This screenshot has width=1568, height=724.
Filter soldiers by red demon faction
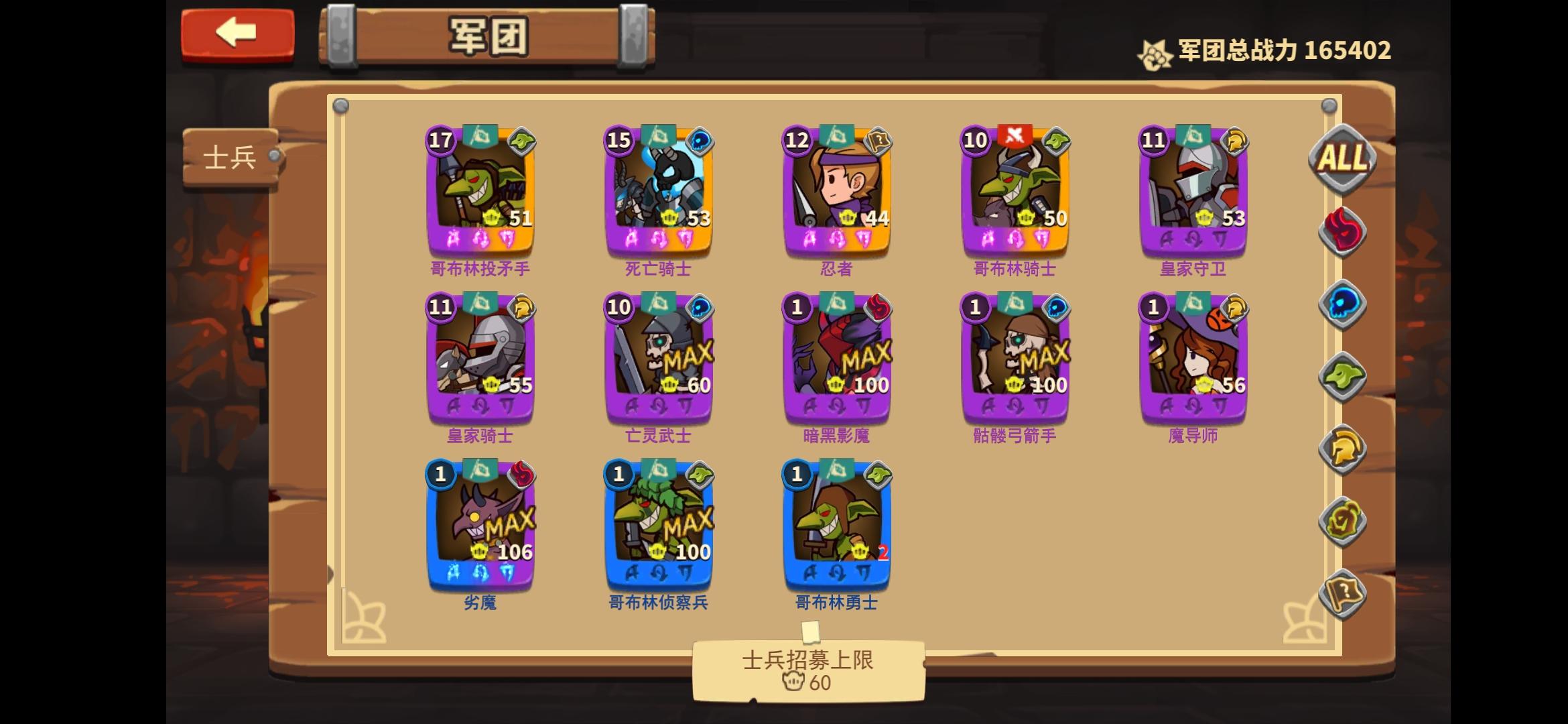click(1343, 231)
